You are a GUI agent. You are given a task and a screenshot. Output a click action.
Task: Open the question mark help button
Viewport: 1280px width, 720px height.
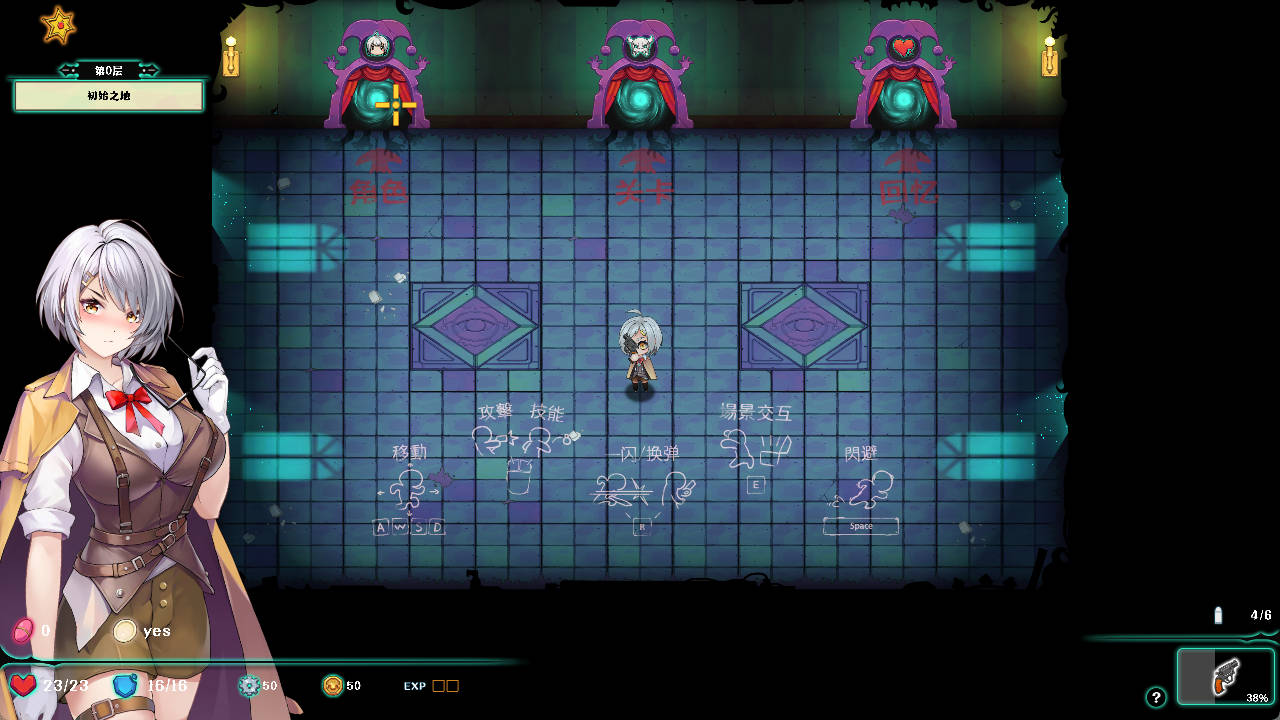point(1156,697)
